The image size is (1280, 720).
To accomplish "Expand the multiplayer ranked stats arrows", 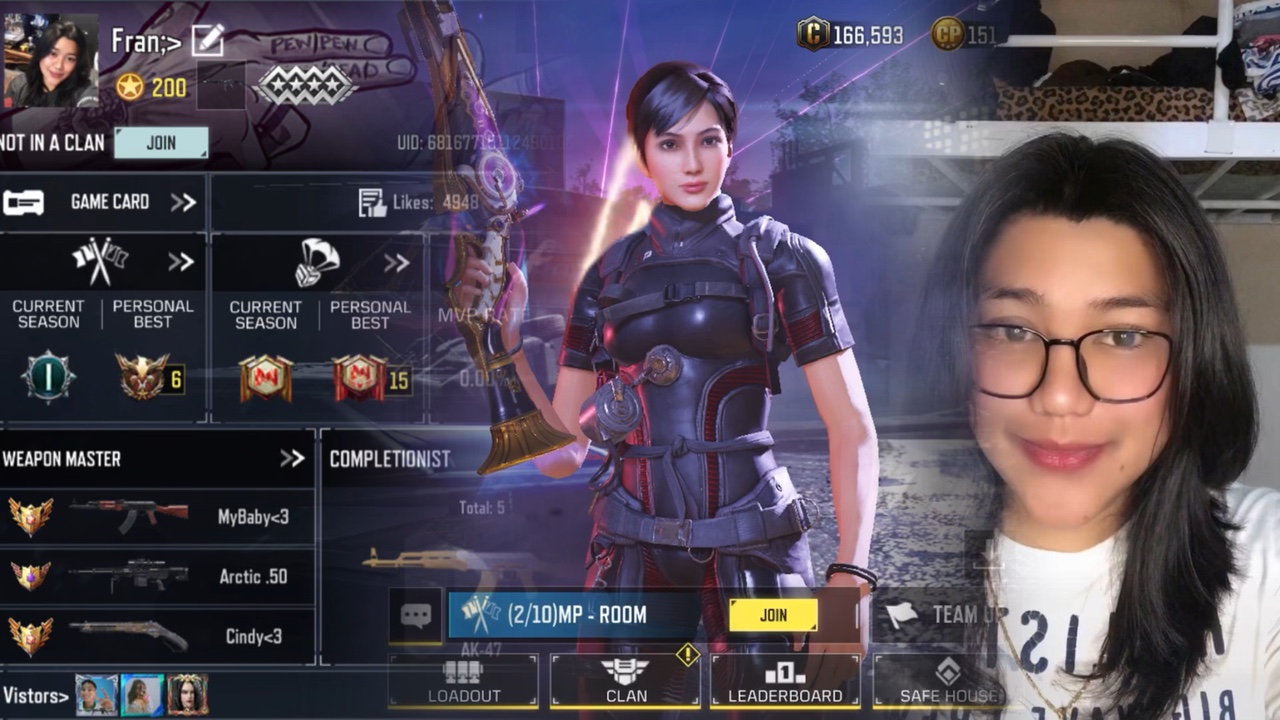I will click(181, 262).
